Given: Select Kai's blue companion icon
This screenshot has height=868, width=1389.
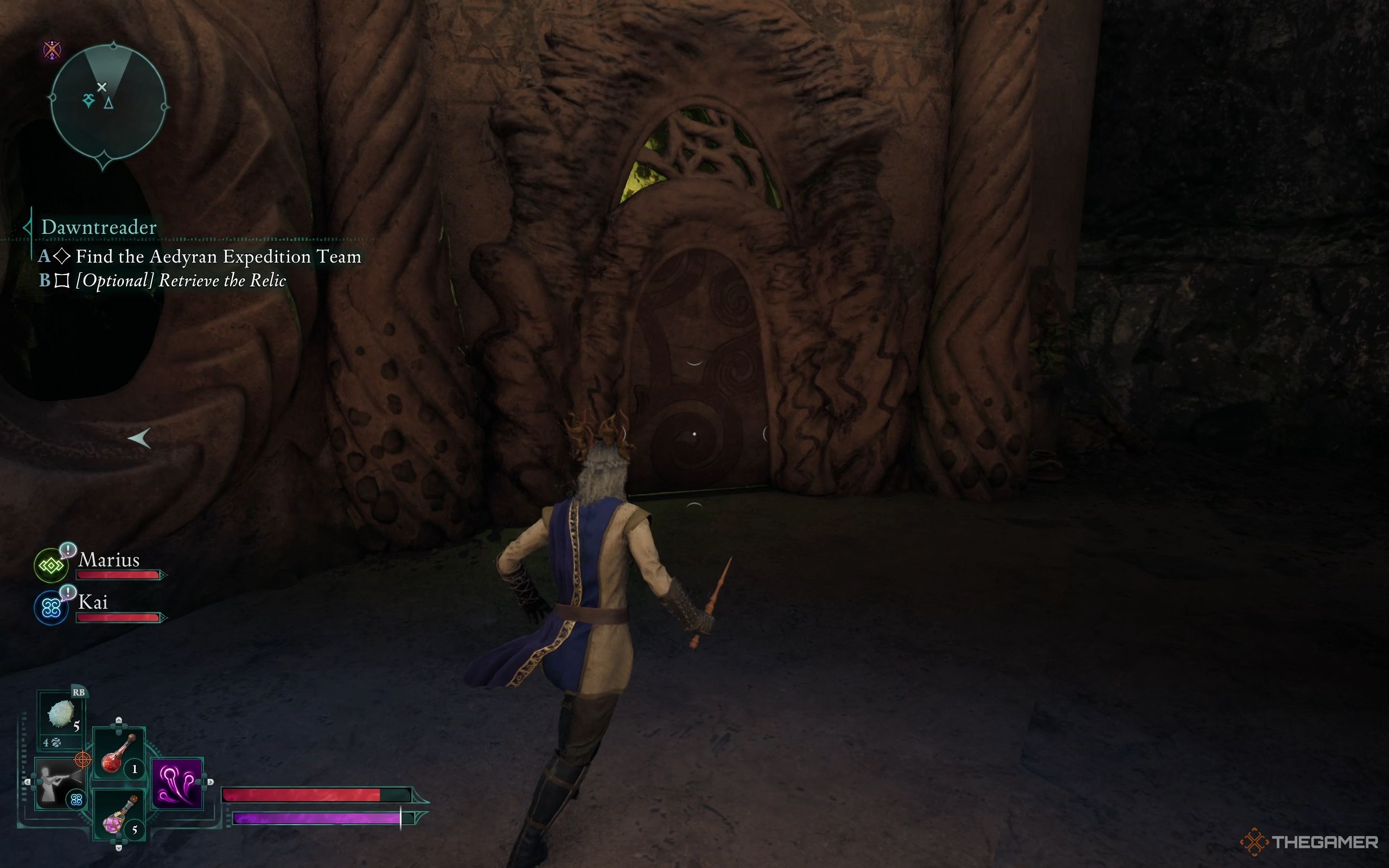Looking at the screenshot, I should [51, 608].
